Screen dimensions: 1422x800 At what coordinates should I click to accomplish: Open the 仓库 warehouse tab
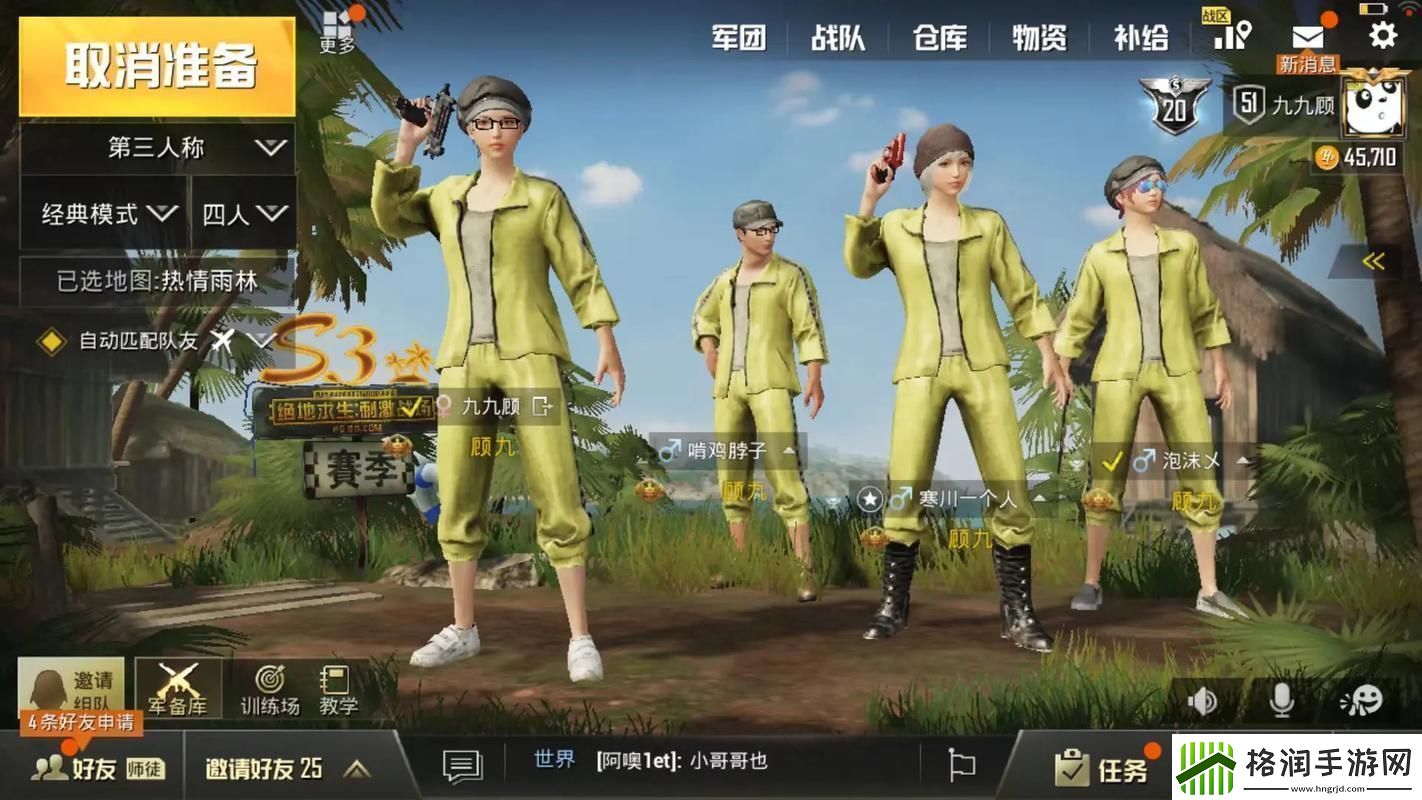pos(940,38)
